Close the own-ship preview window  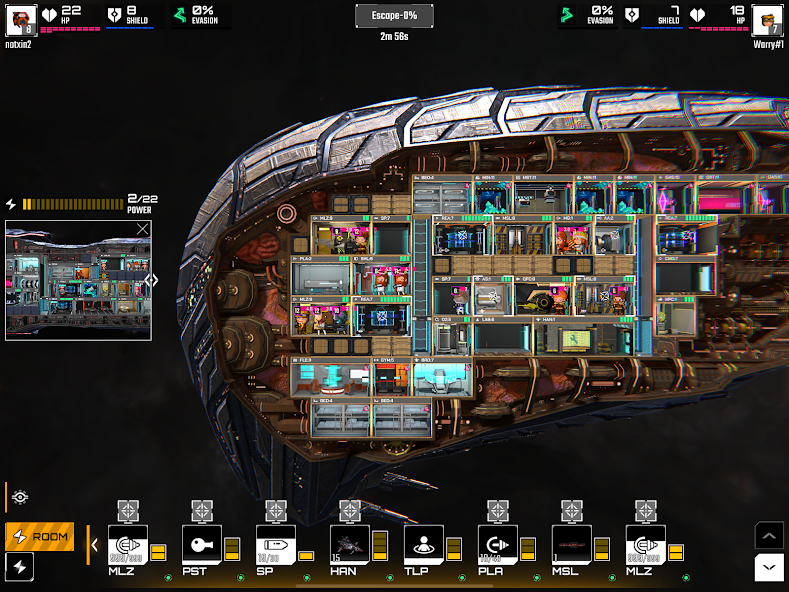coord(142,229)
